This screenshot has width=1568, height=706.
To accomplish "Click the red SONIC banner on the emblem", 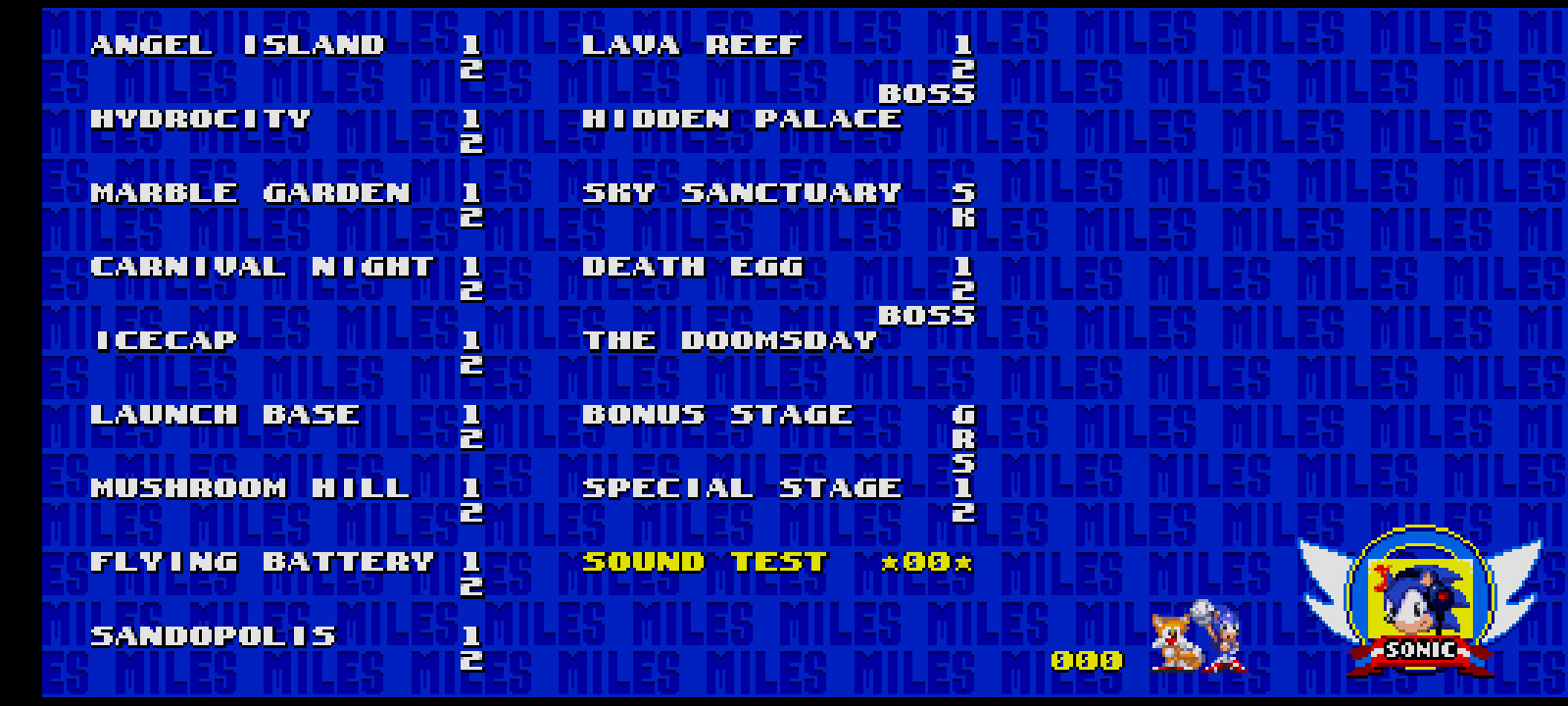I will click(1419, 648).
